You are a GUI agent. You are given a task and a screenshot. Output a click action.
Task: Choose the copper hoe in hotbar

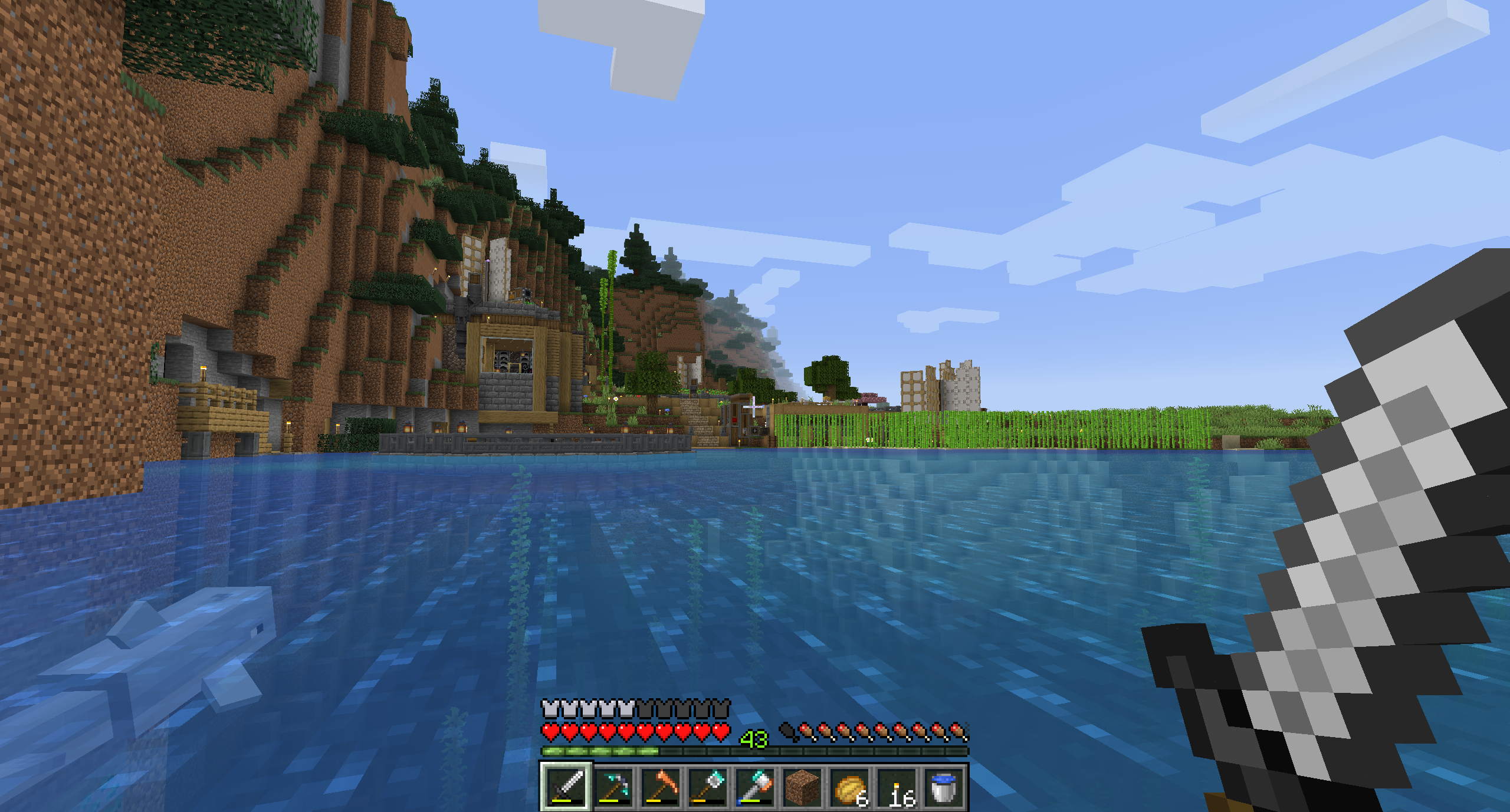660,786
